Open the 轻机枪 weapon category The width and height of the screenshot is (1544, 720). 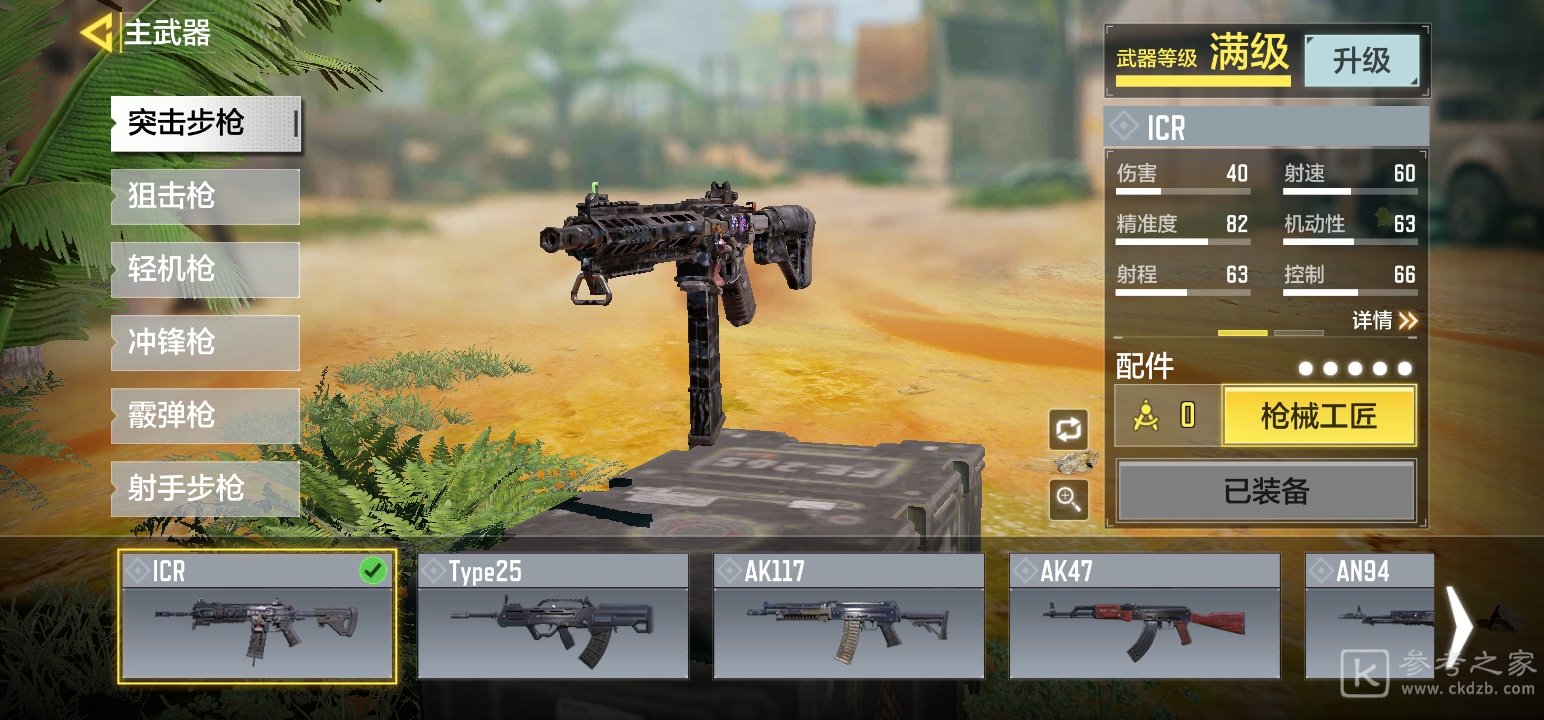(x=205, y=269)
